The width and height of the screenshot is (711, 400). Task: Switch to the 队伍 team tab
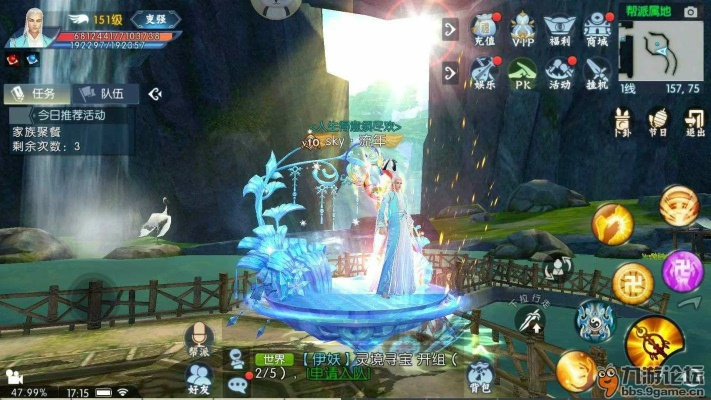click(x=108, y=93)
